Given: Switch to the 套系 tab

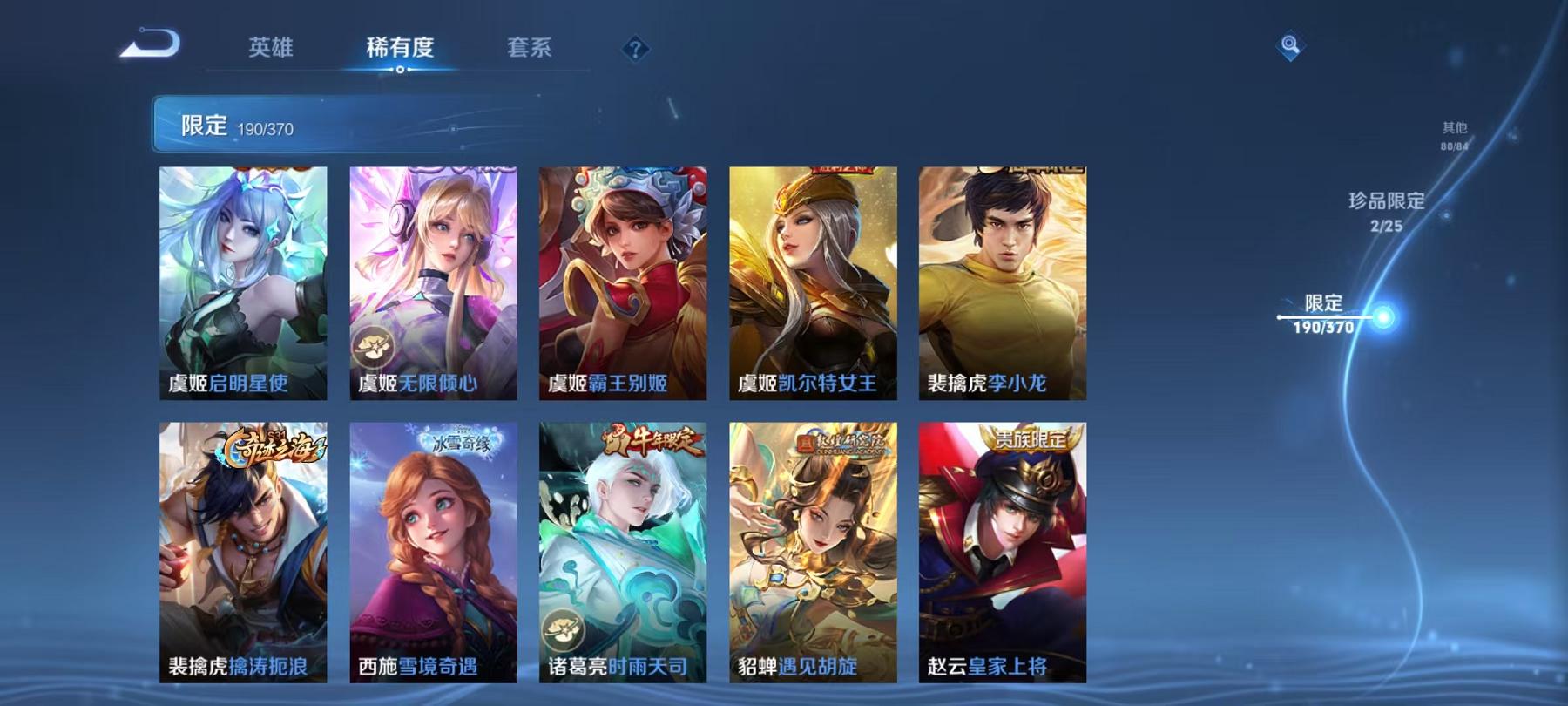Looking at the screenshot, I should pos(531,50).
